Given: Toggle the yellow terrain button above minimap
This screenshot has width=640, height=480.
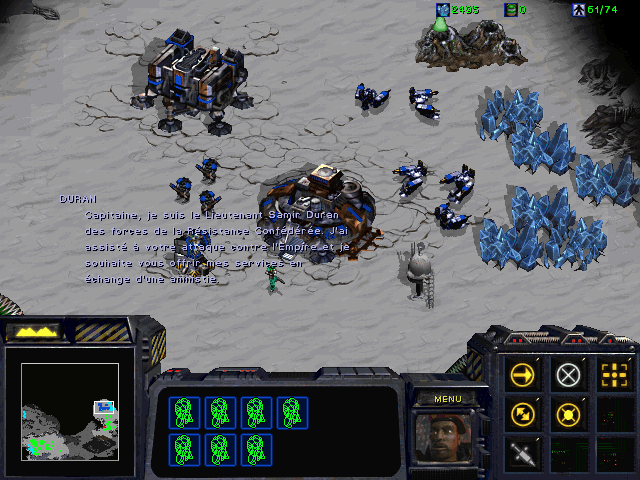Looking at the screenshot, I should 33,331.
